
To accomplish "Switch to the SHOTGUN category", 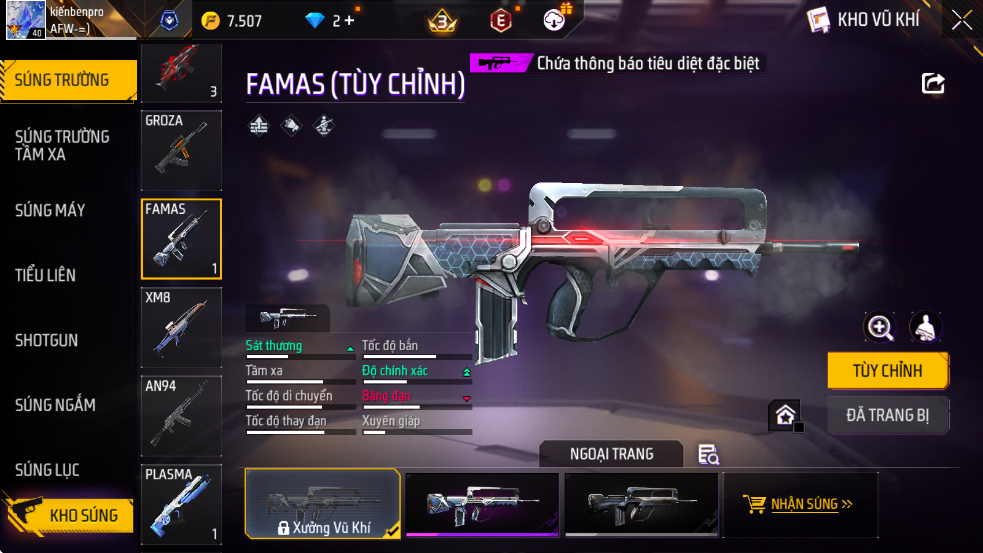I will coord(46,340).
